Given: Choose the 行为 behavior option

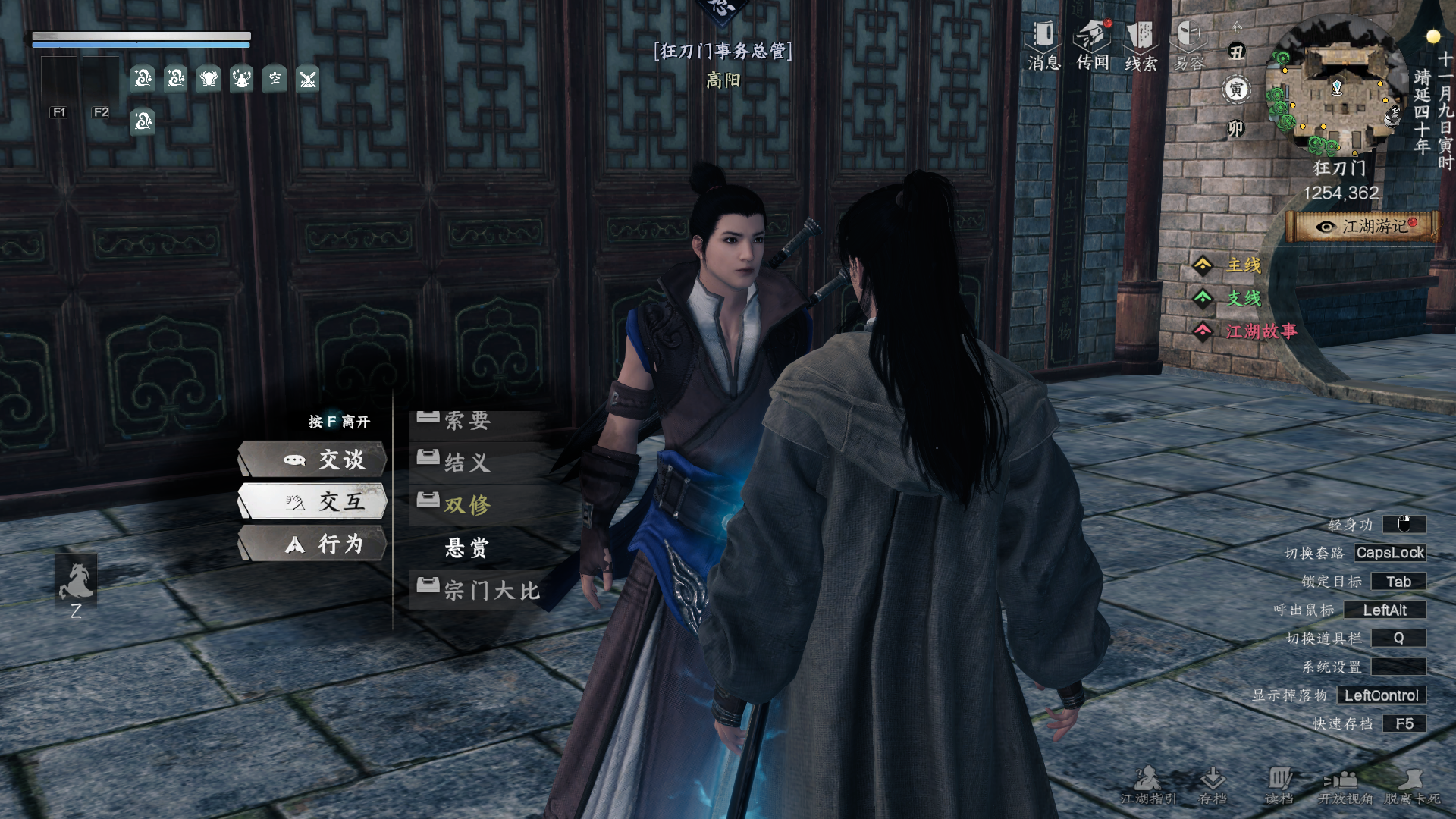Looking at the screenshot, I should pos(313,544).
